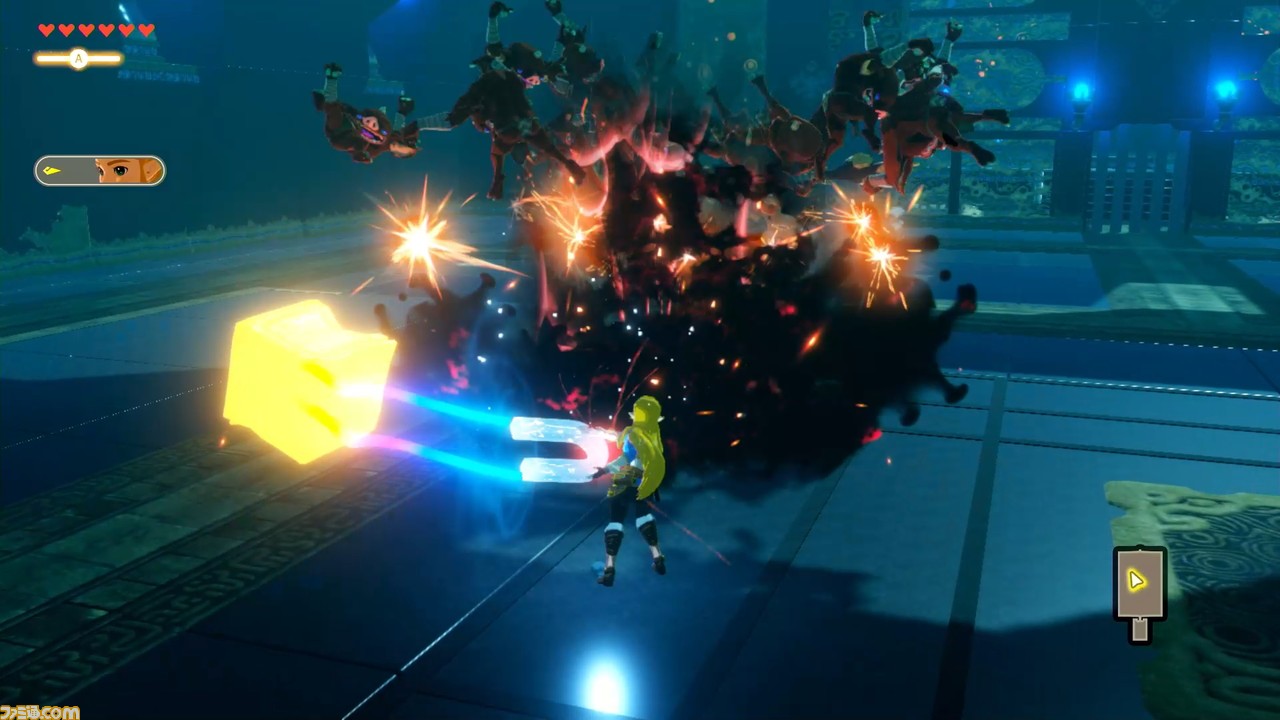Expand the Sheikah Slate mini panel
The width and height of the screenshot is (1280, 720).
click(1139, 592)
